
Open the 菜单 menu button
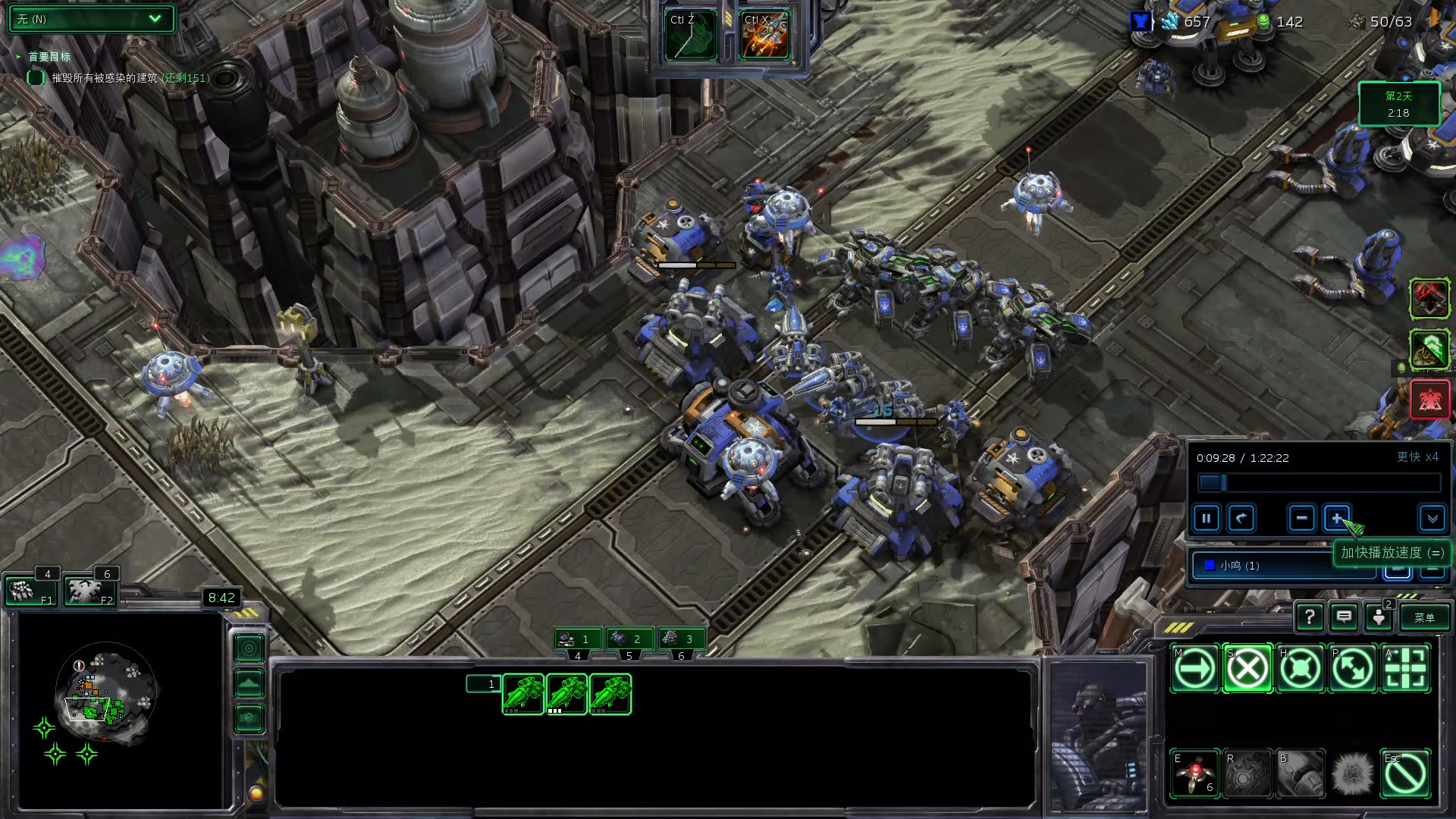pyautogui.click(x=1424, y=617)
